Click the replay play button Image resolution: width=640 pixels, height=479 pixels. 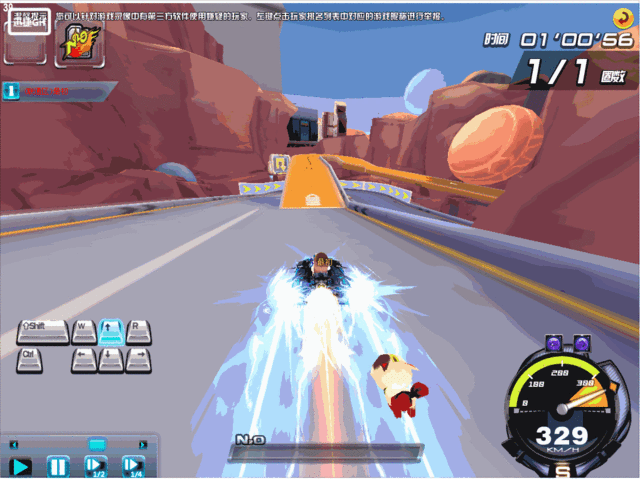(21, 466)
